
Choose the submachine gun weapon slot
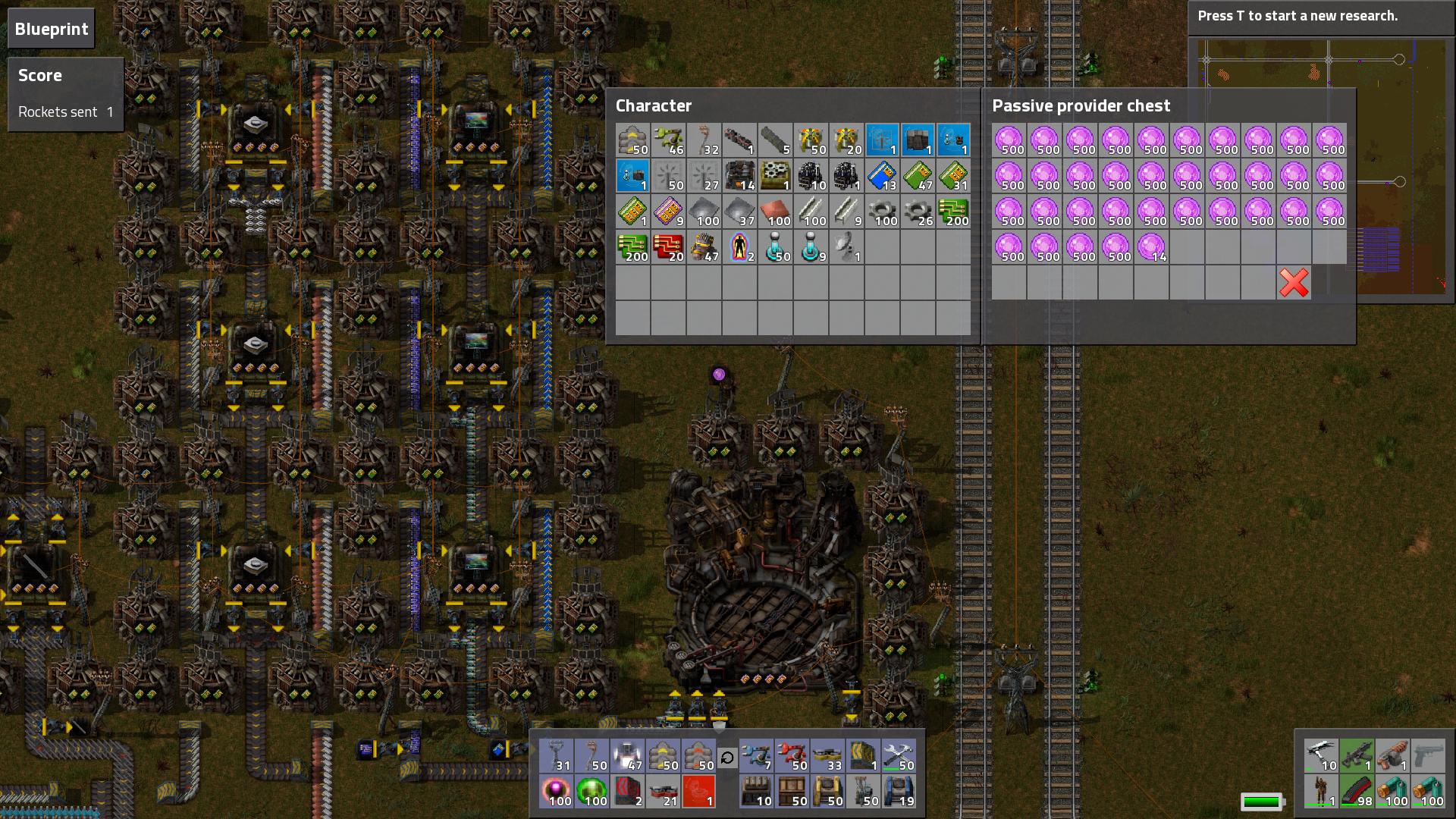click(1357, 757)
